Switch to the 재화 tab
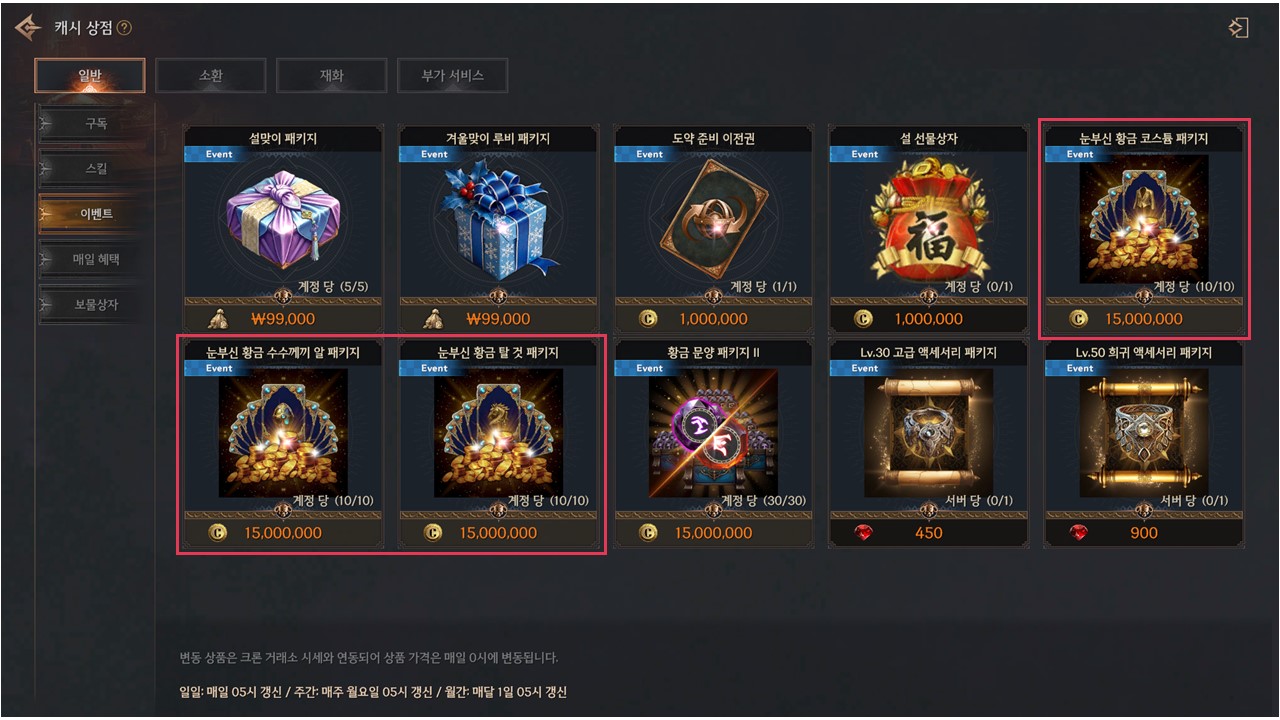1280x720 pixels. click(x=331, y=75)
